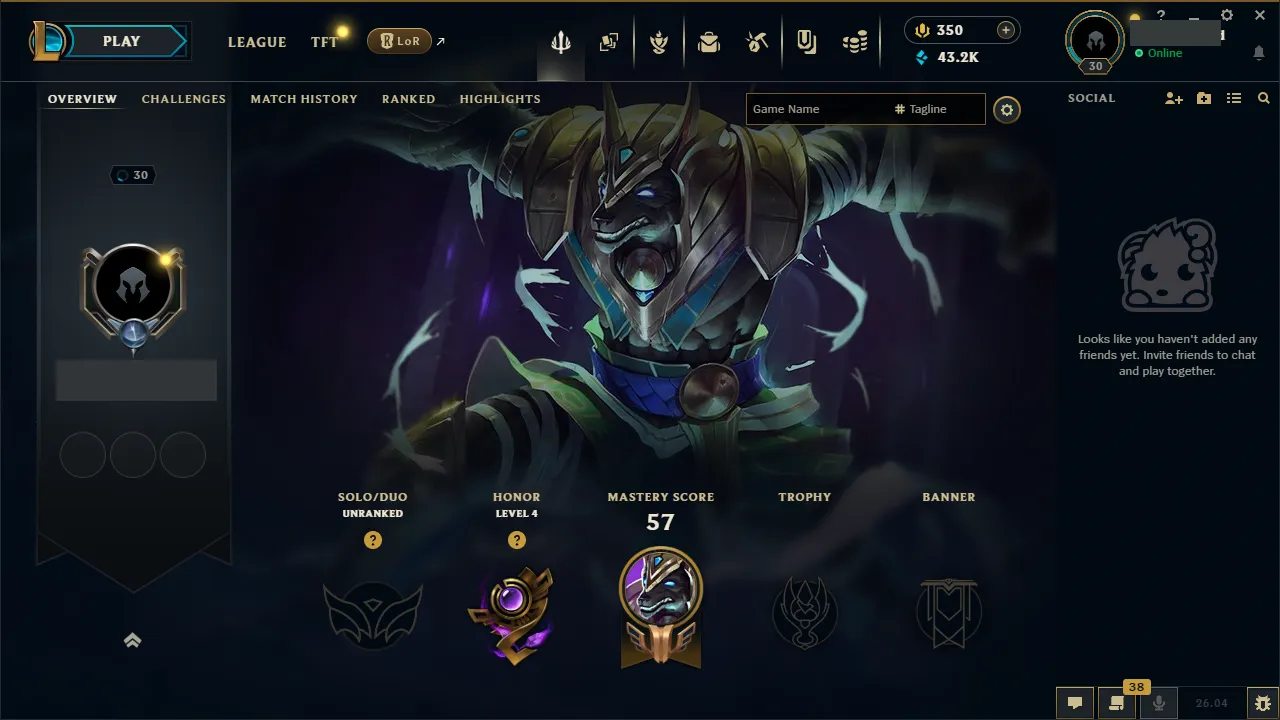Open friend list display options
This screenshot has width=1280, height=720.
point(1234,98)
